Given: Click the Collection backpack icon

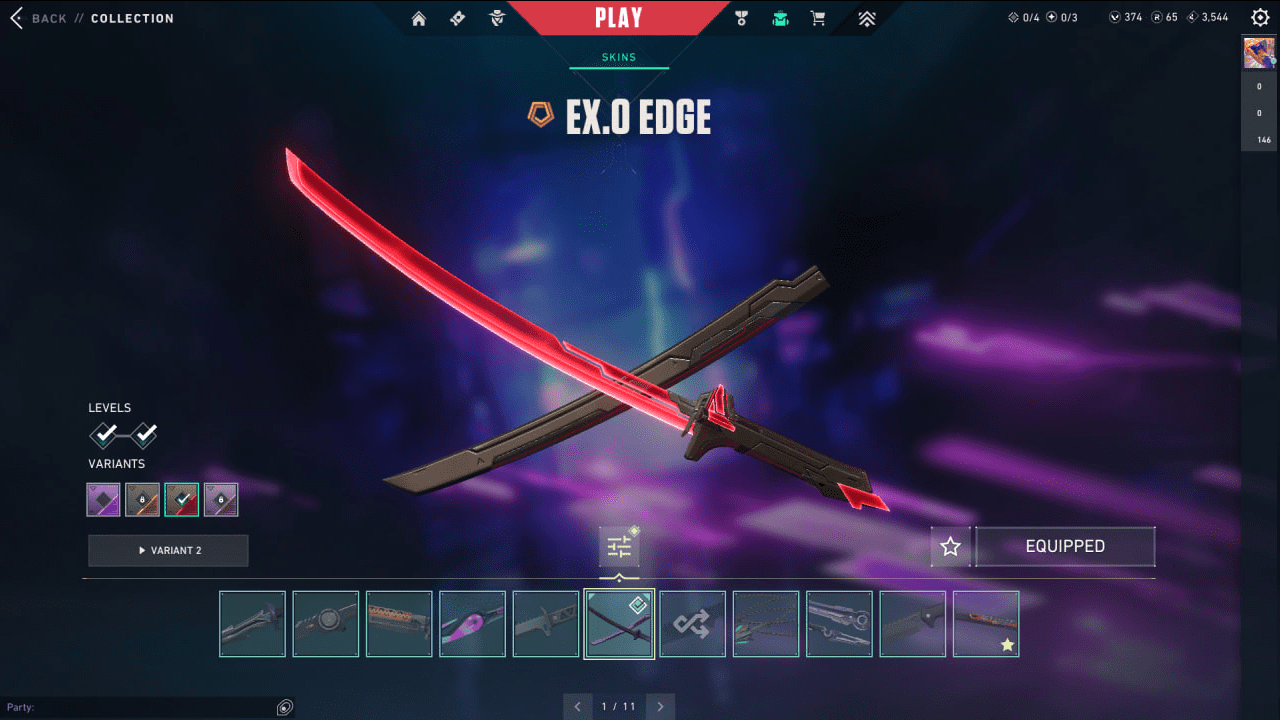Looking at the screenshot, I should point(780,17).
